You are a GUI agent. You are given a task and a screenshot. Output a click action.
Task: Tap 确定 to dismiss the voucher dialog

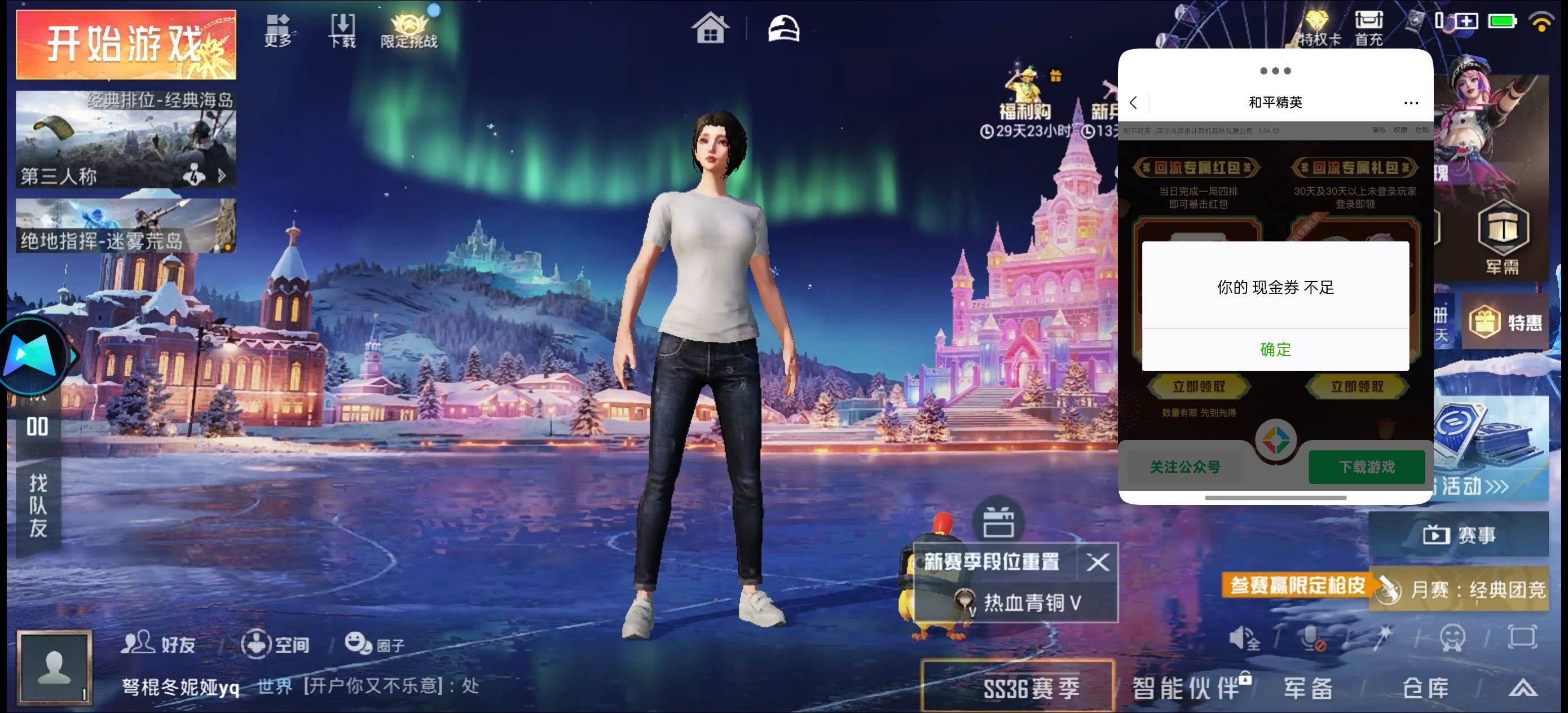pos(1275,350)
